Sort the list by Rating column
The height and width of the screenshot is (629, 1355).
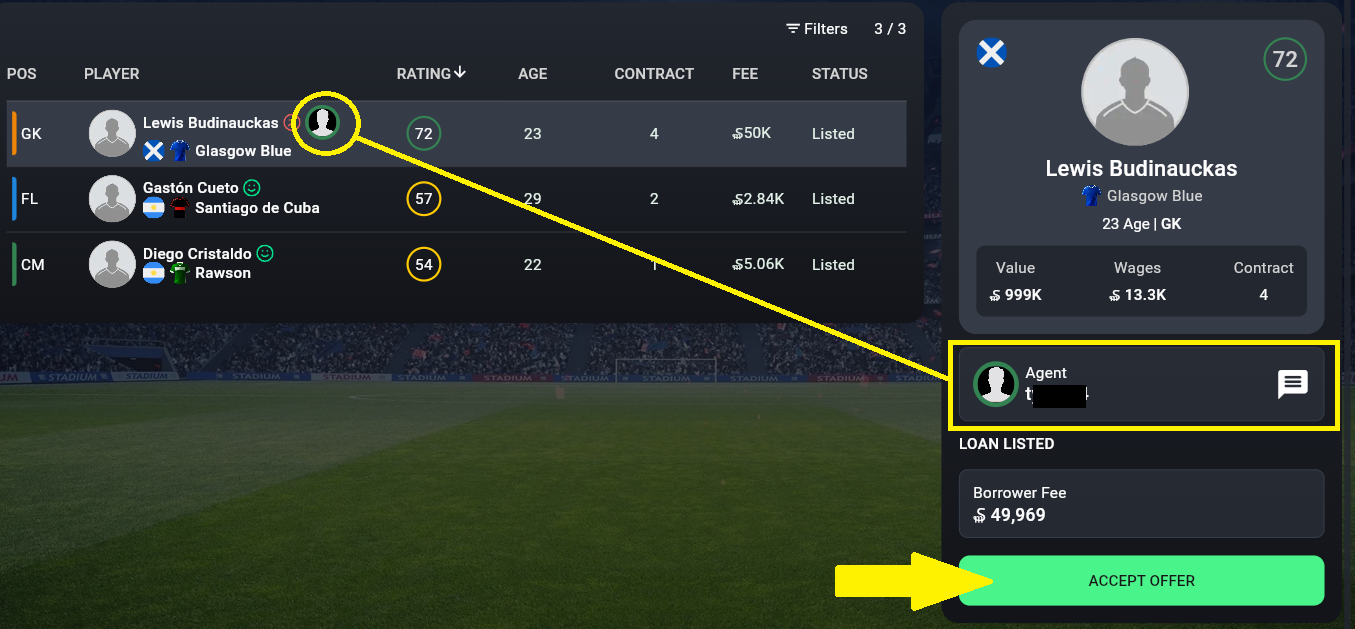(x=431, y=73)
